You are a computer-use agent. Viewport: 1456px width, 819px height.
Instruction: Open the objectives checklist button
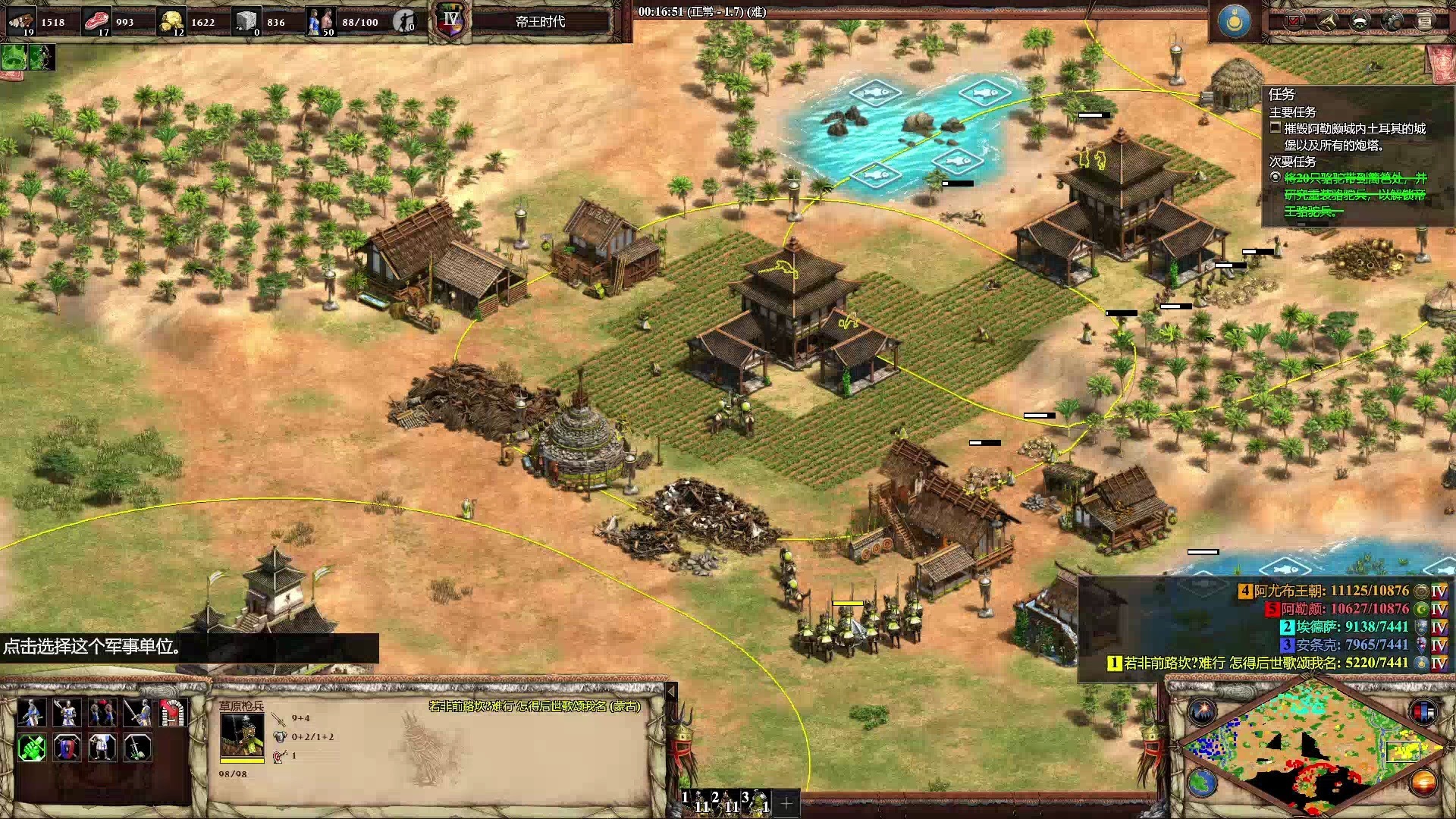pyautogui.click(x=1294, y=21)
